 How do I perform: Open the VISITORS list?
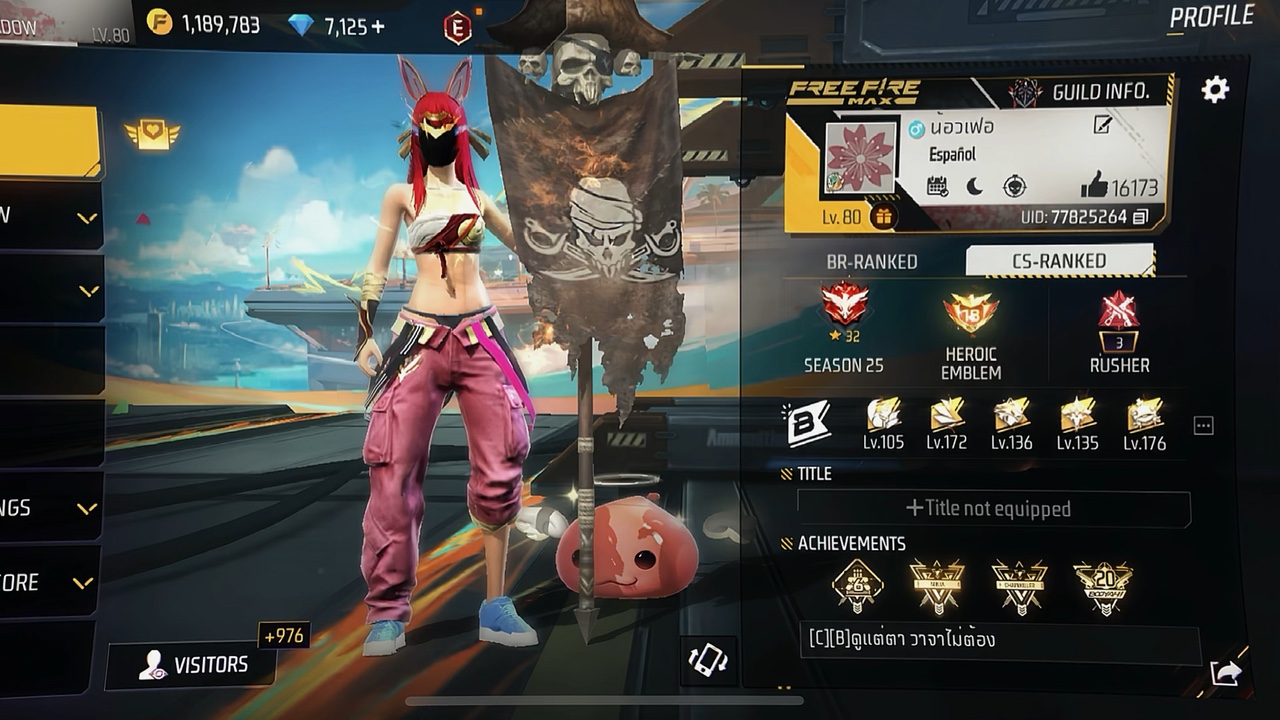pyautogui.click(x=192, y=665)
